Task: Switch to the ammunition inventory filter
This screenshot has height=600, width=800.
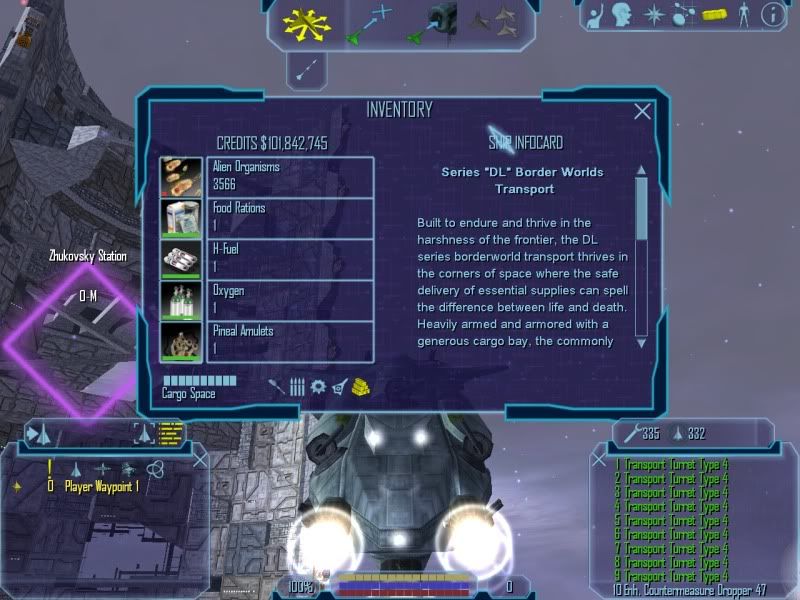Action: pos(297,387)
